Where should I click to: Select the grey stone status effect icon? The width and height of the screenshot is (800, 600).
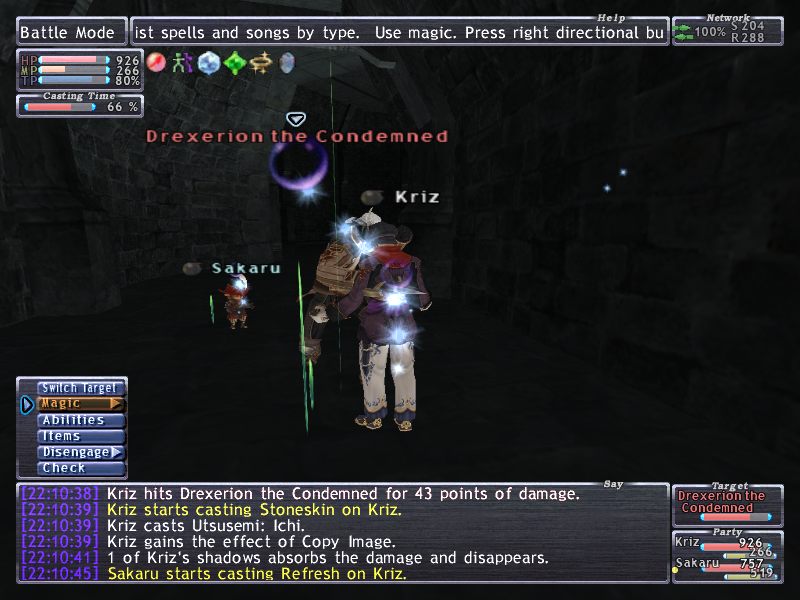287,63
